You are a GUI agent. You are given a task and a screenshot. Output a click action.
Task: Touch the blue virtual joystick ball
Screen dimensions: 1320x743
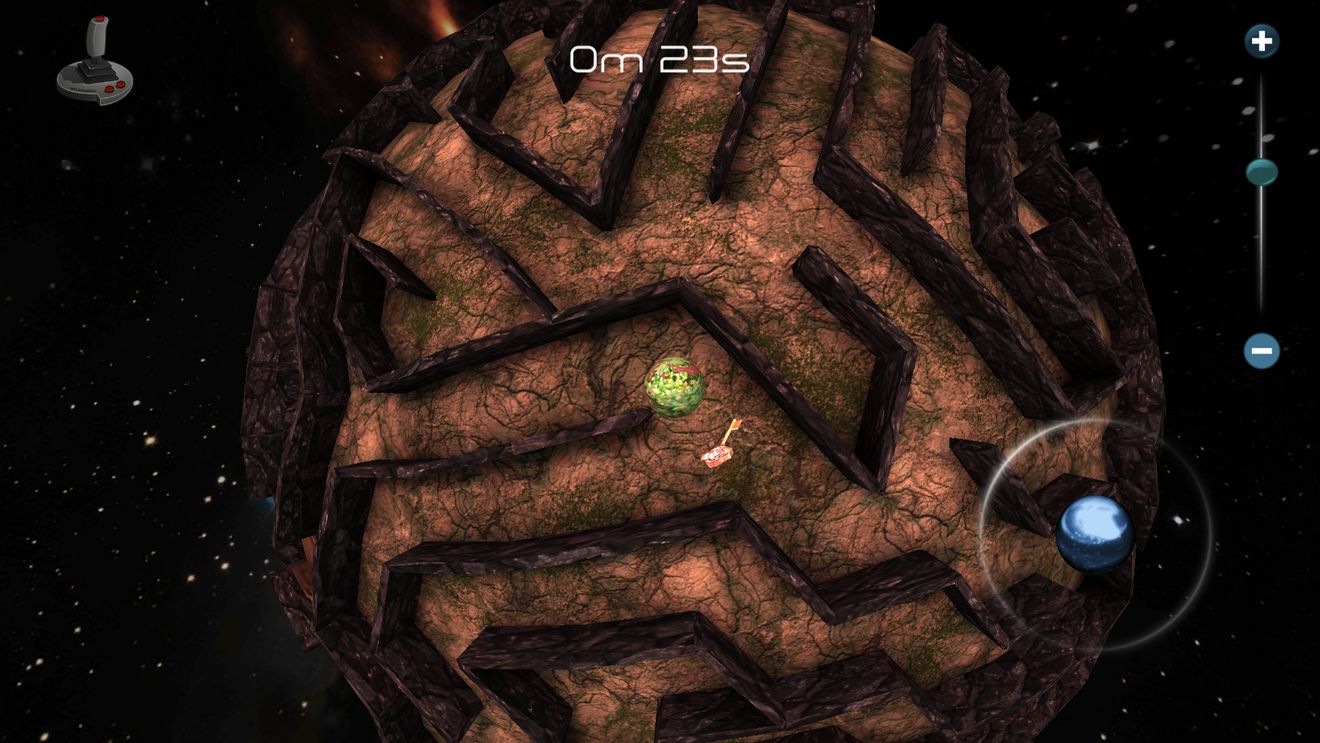tap(1094, 533)
